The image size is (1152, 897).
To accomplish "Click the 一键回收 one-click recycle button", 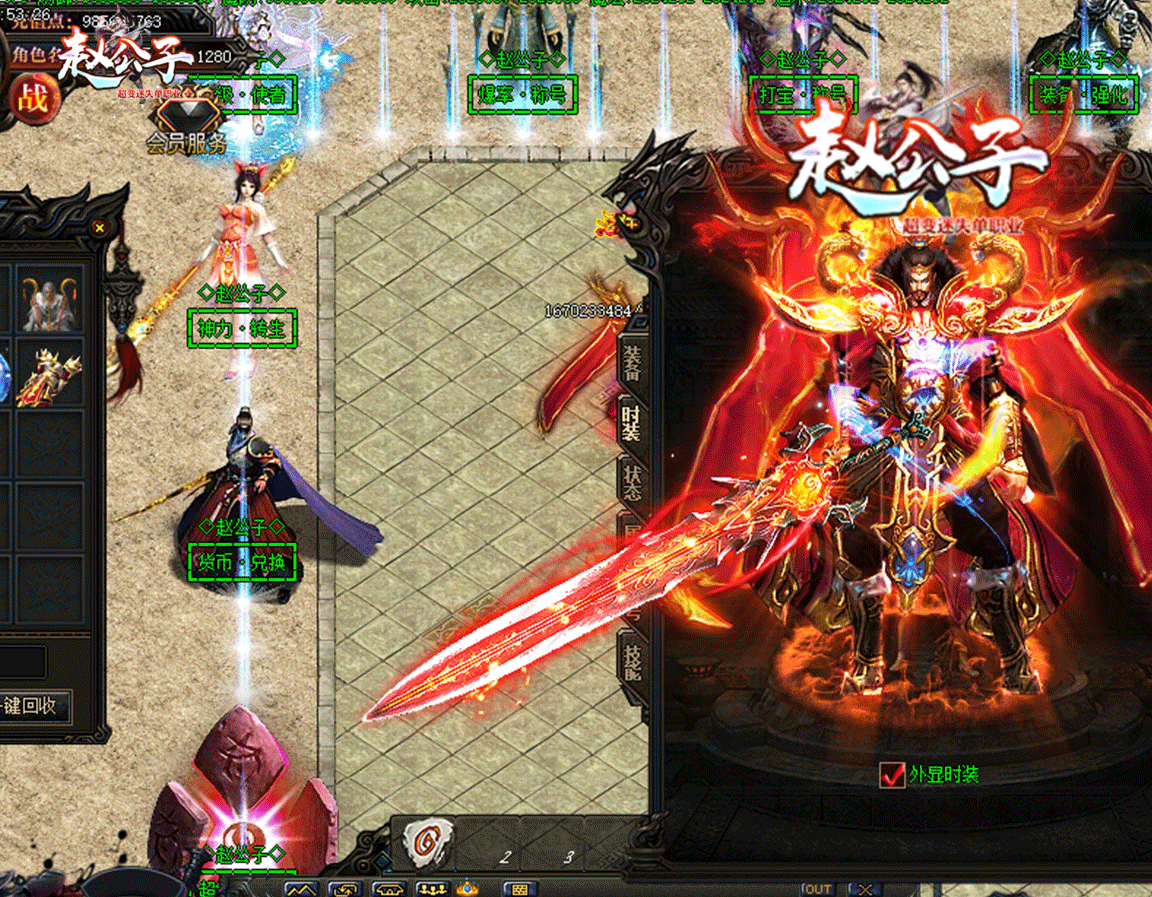I will pyautogui.click(x=36, y=706).
